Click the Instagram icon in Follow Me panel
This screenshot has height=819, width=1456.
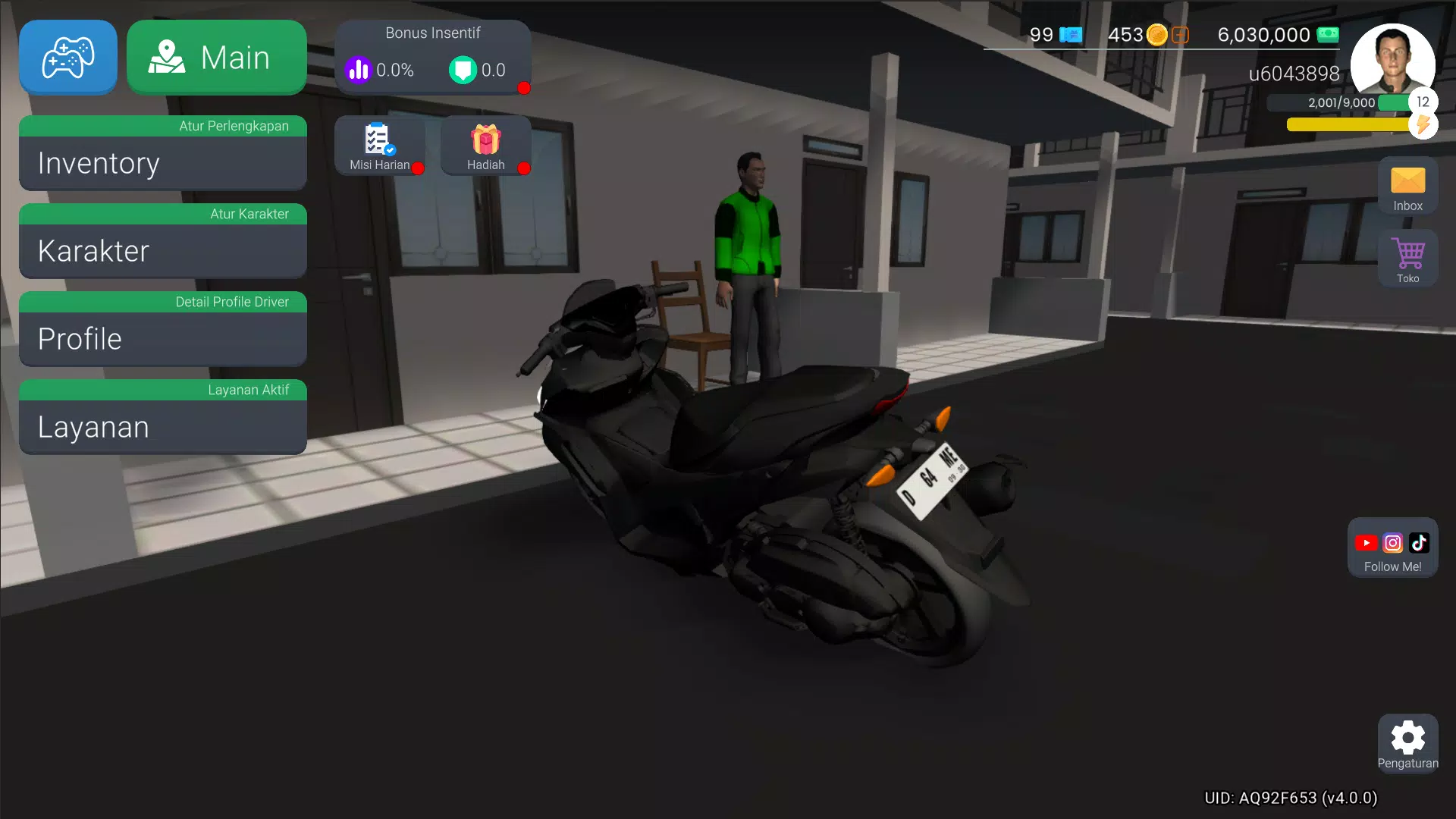click(x=1392, y=541)
